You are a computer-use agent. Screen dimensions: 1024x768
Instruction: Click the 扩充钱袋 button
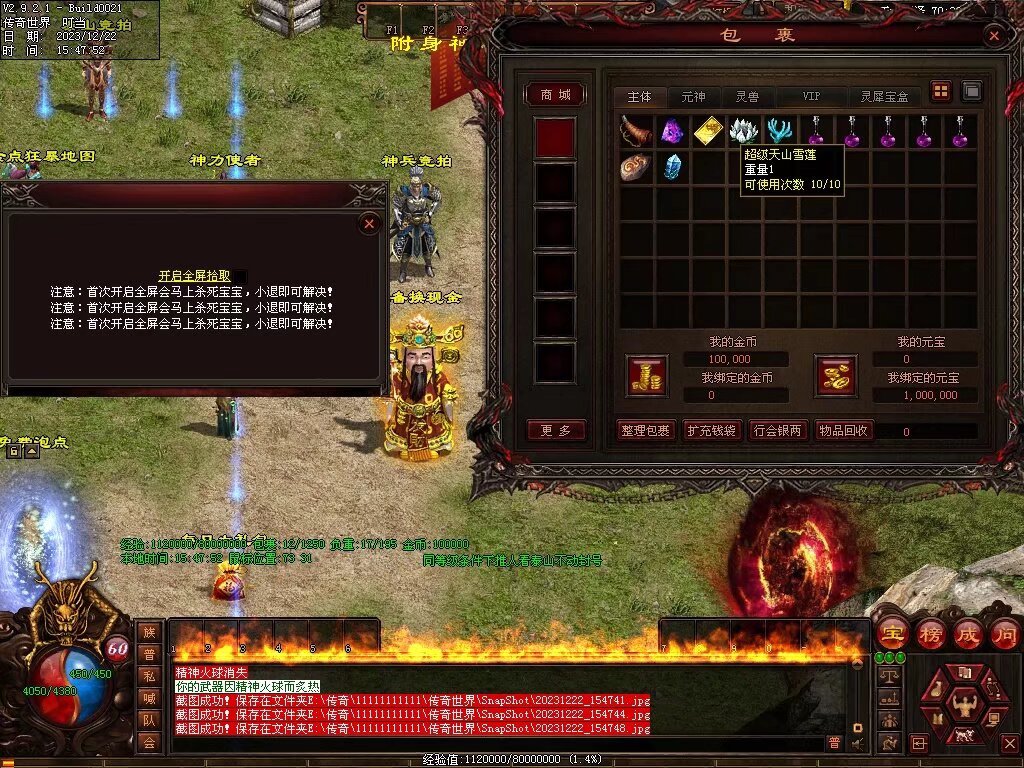pos(711,431)
